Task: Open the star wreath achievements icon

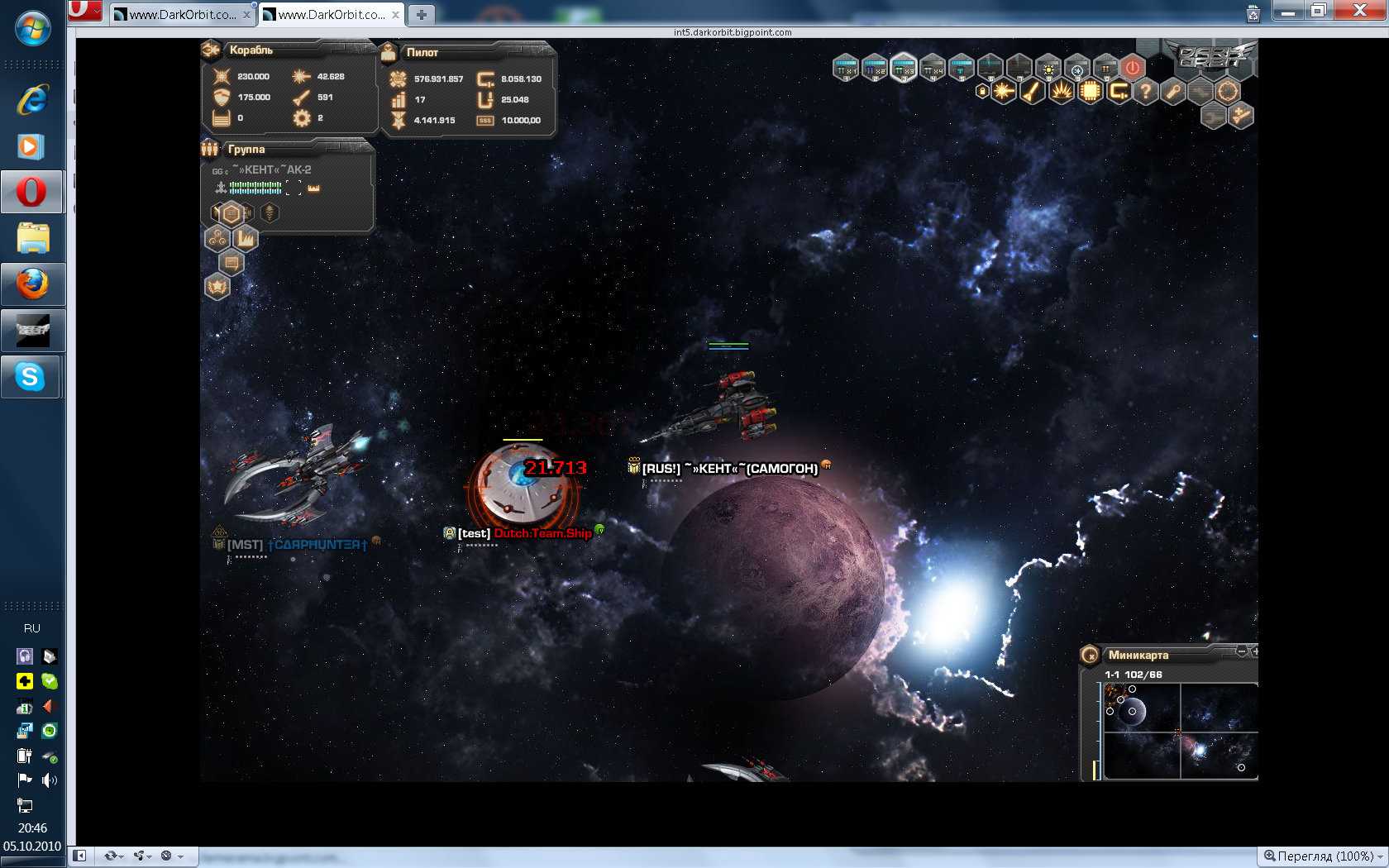Action: [x=217, y=287]
